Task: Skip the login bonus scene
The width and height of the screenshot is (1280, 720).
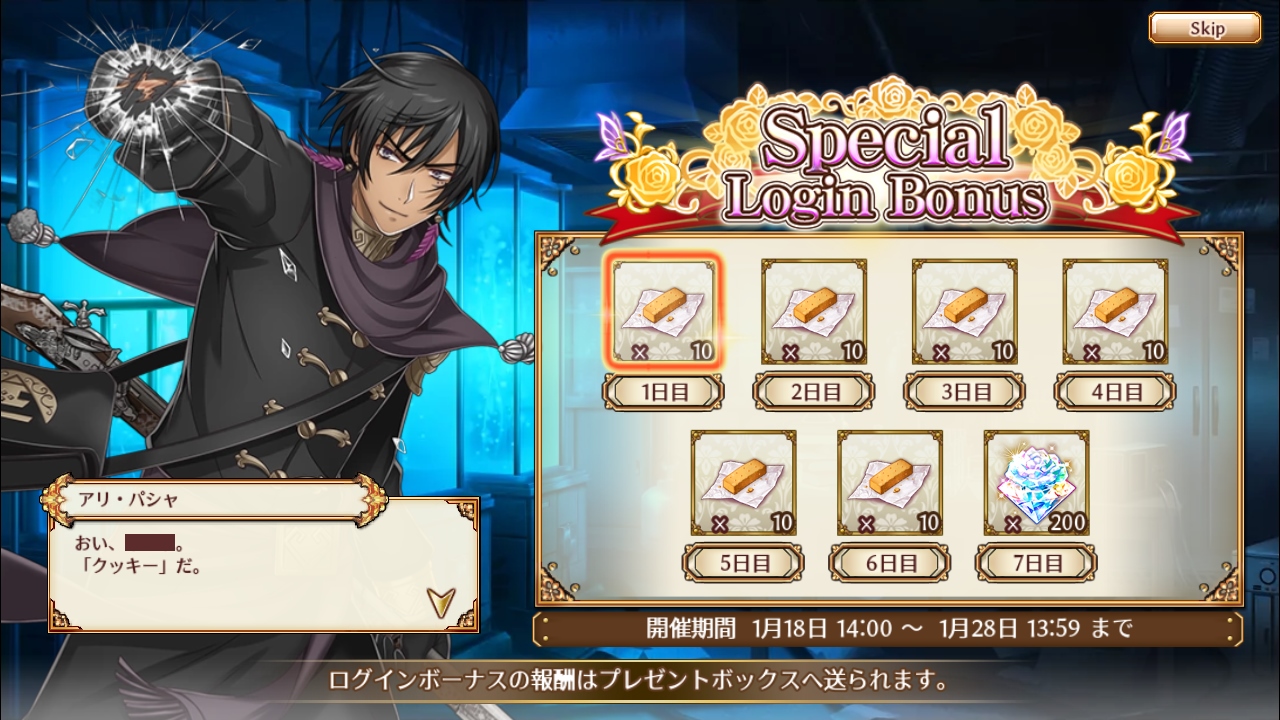Action: coord(1204,28)
